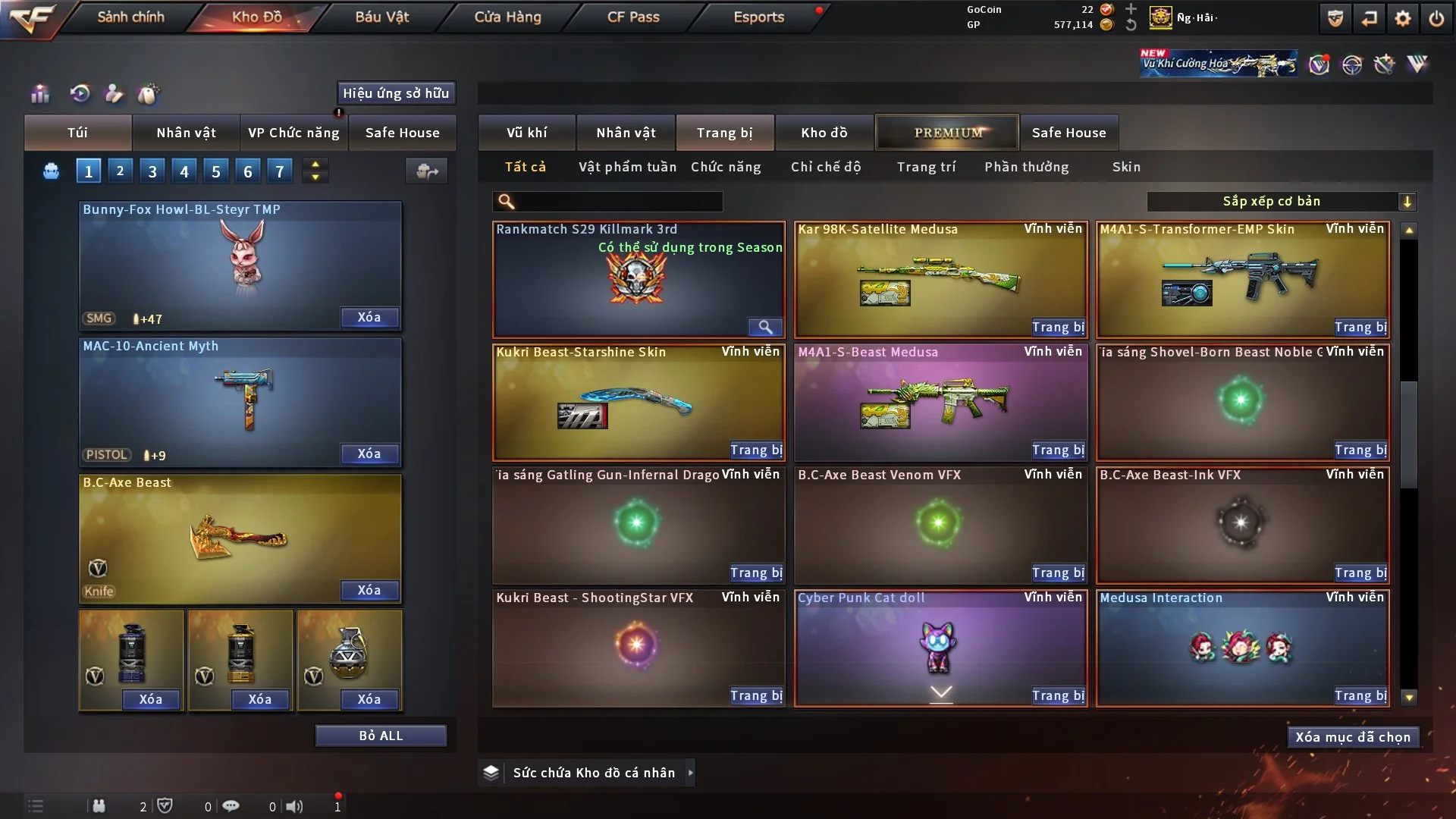Open the Sắp xếp cơ bản sort dropdown
This screenshot has height=819, width=1456.
point(1281,202)
